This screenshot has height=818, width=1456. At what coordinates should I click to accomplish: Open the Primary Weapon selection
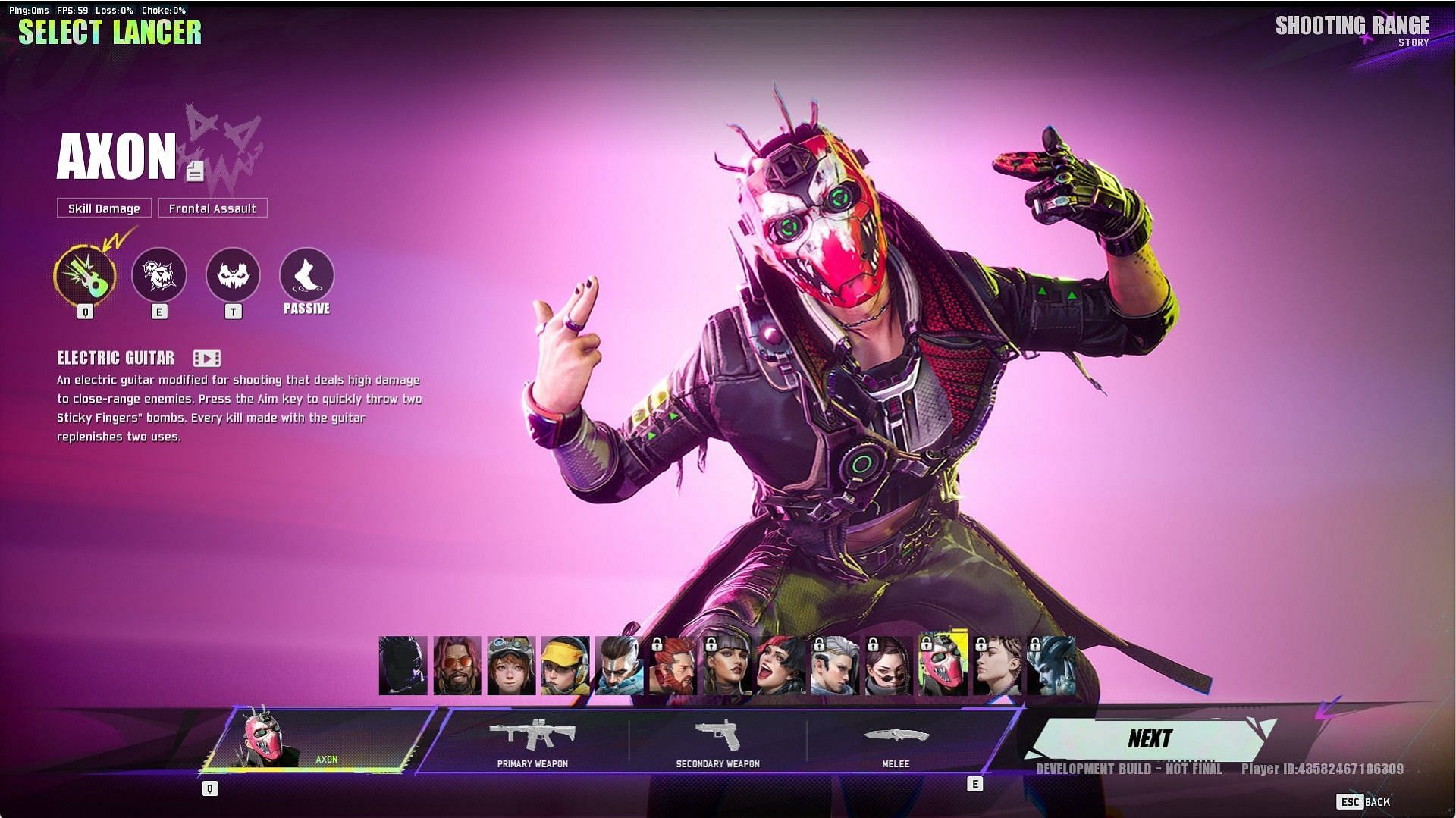pos(532,741)
